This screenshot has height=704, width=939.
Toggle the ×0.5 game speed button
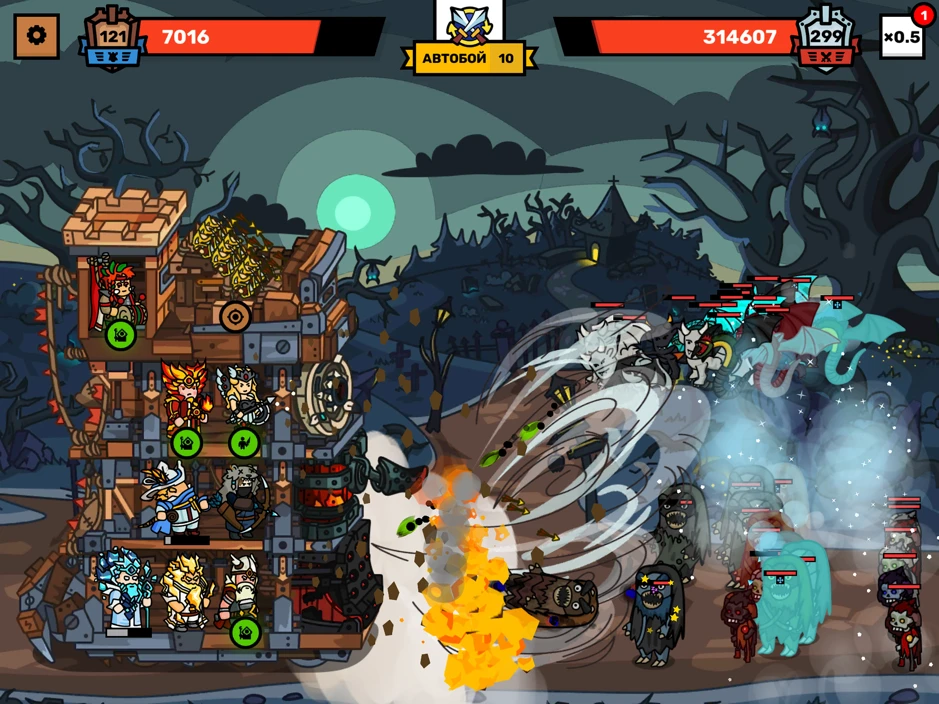pos(901,37)
